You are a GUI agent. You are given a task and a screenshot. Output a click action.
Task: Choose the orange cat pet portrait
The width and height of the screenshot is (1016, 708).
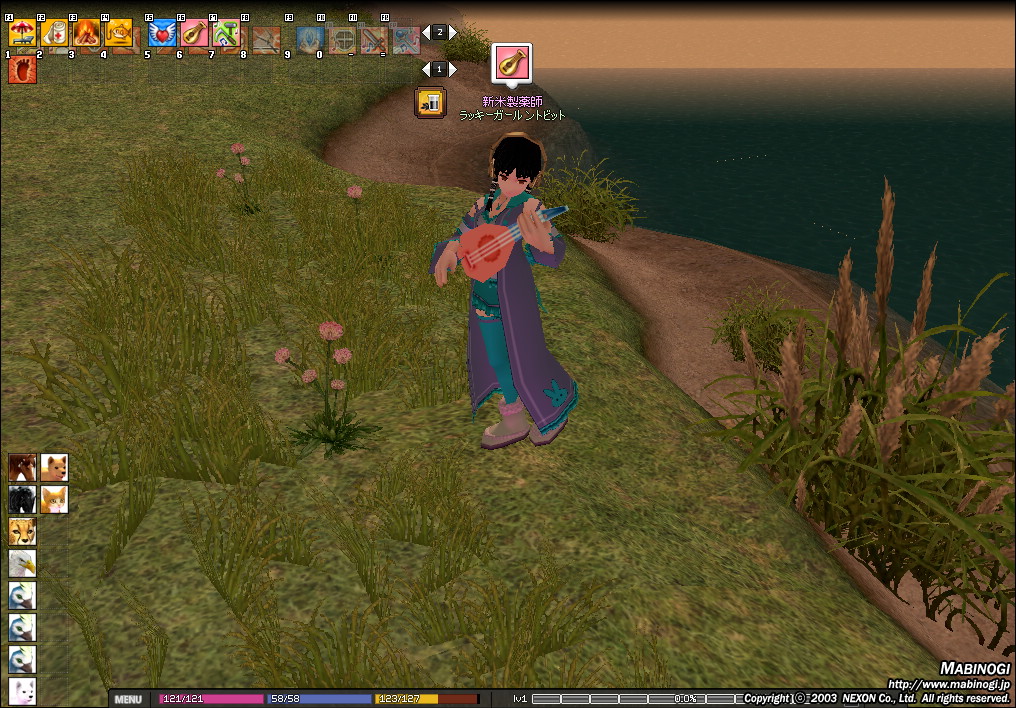pyautogui.click(x=54, y=500)
